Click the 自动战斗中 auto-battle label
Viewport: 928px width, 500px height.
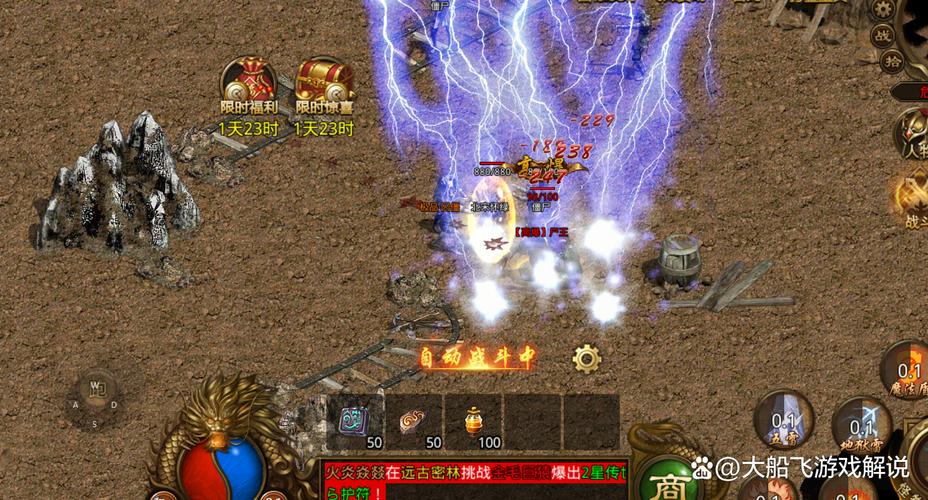coord(477,358)
